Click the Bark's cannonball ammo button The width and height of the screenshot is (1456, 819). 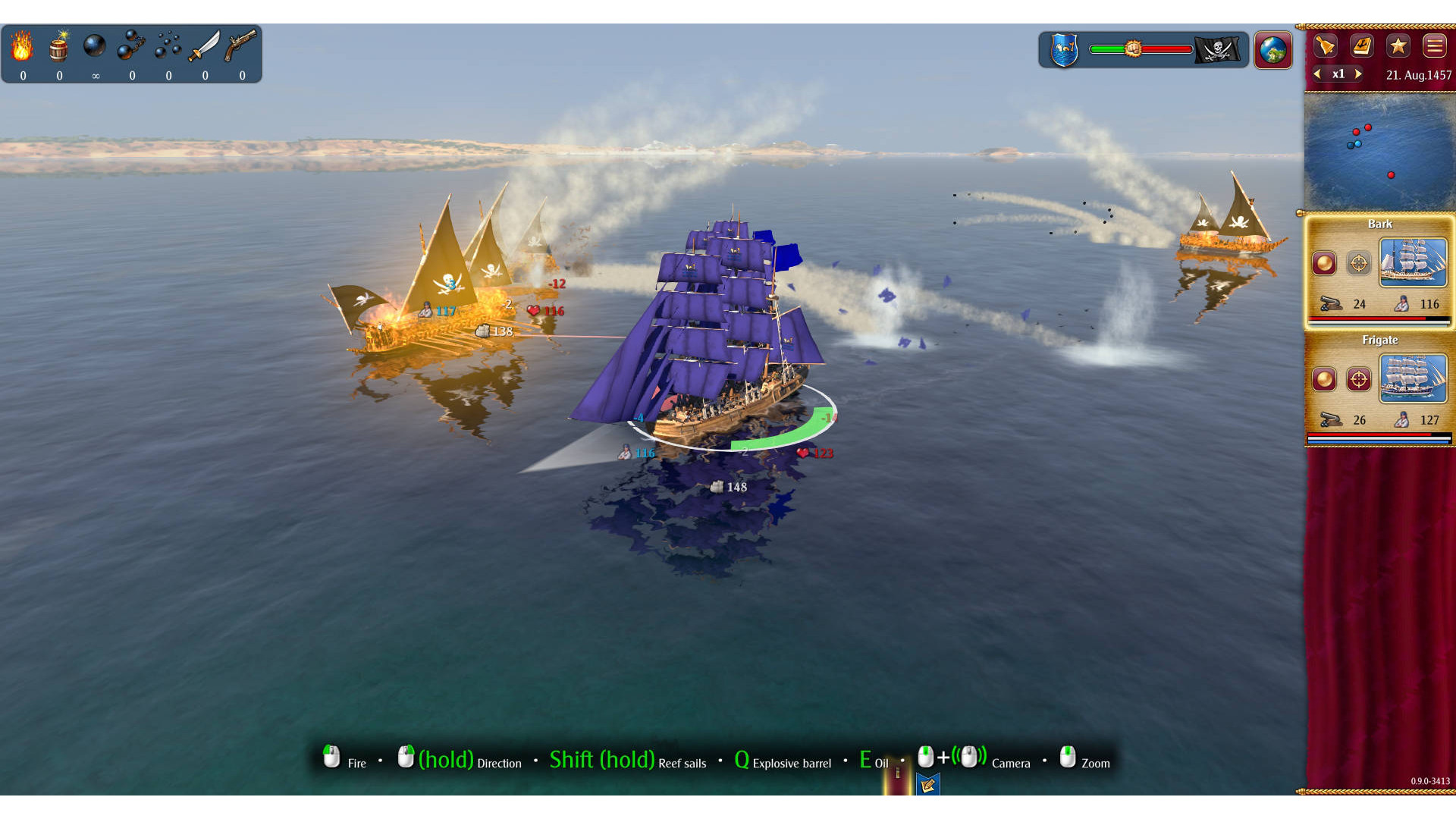(x=1325, y=263)
